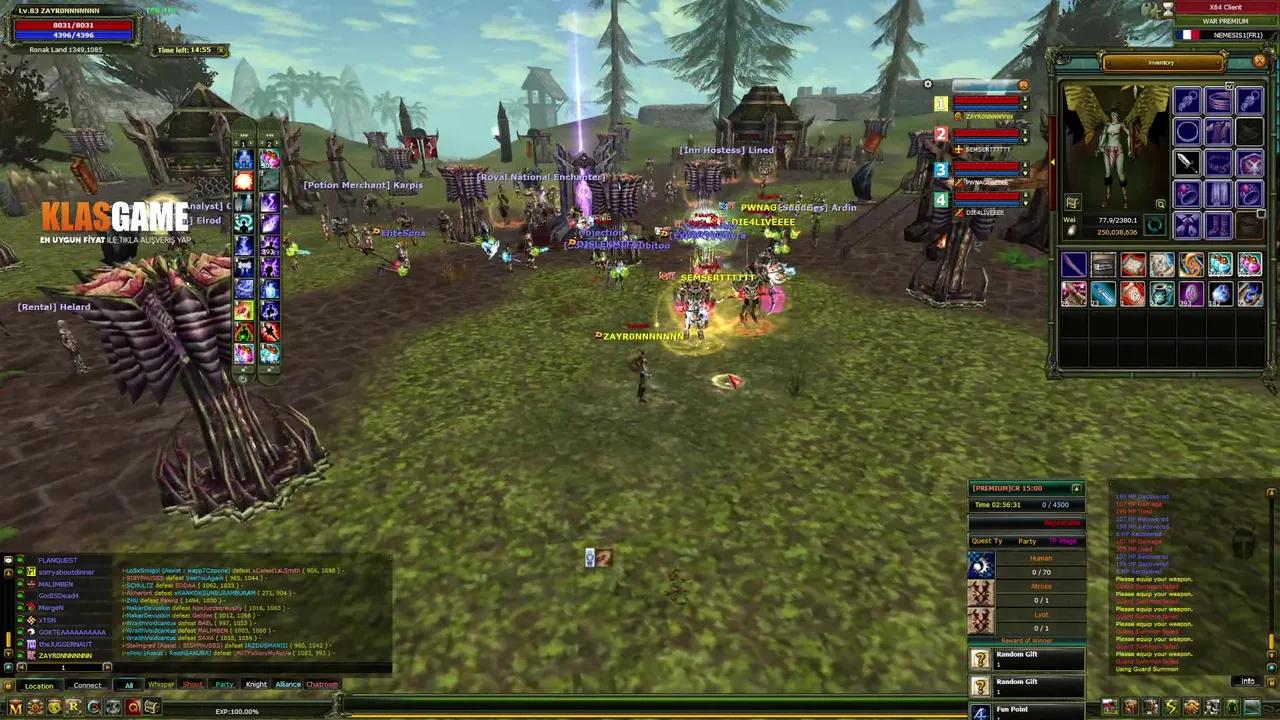Viewport: 1280px width, 720px height.
Task: Open the Party chat tab
Action: point(224,685)
